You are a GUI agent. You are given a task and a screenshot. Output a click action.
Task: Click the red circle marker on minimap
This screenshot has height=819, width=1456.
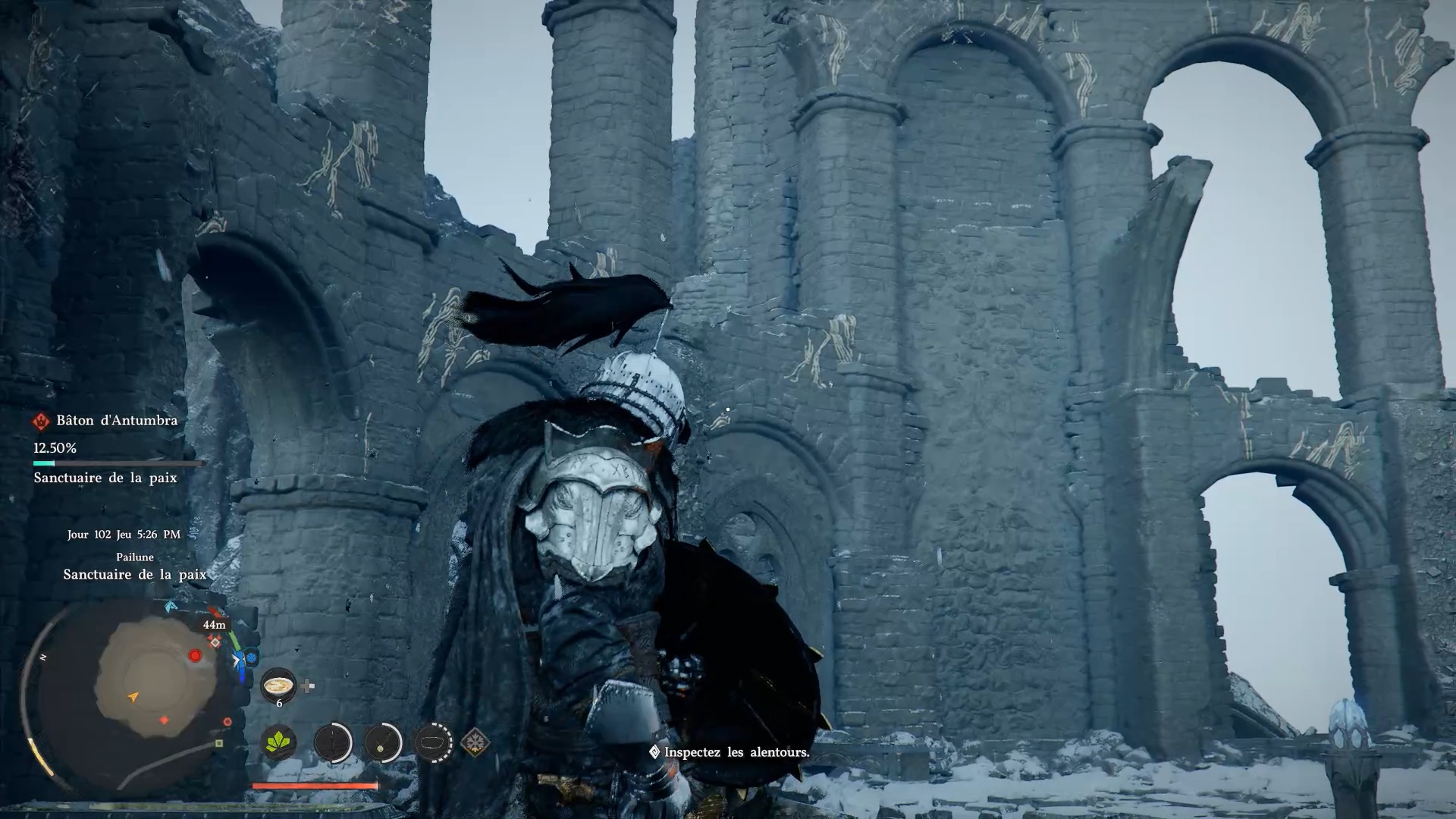(195, 655)
